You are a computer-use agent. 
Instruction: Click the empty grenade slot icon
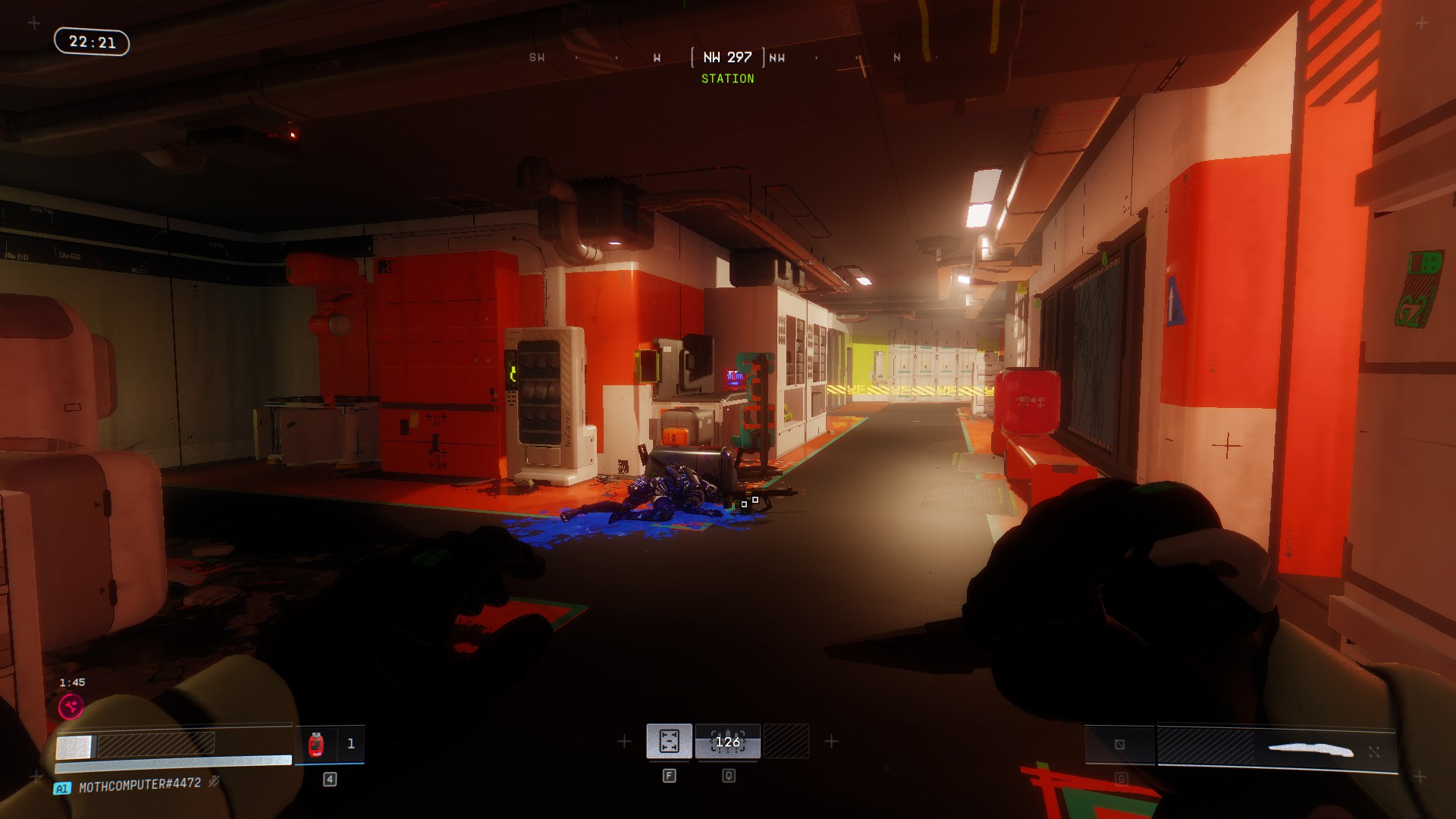pos(1119,745)
